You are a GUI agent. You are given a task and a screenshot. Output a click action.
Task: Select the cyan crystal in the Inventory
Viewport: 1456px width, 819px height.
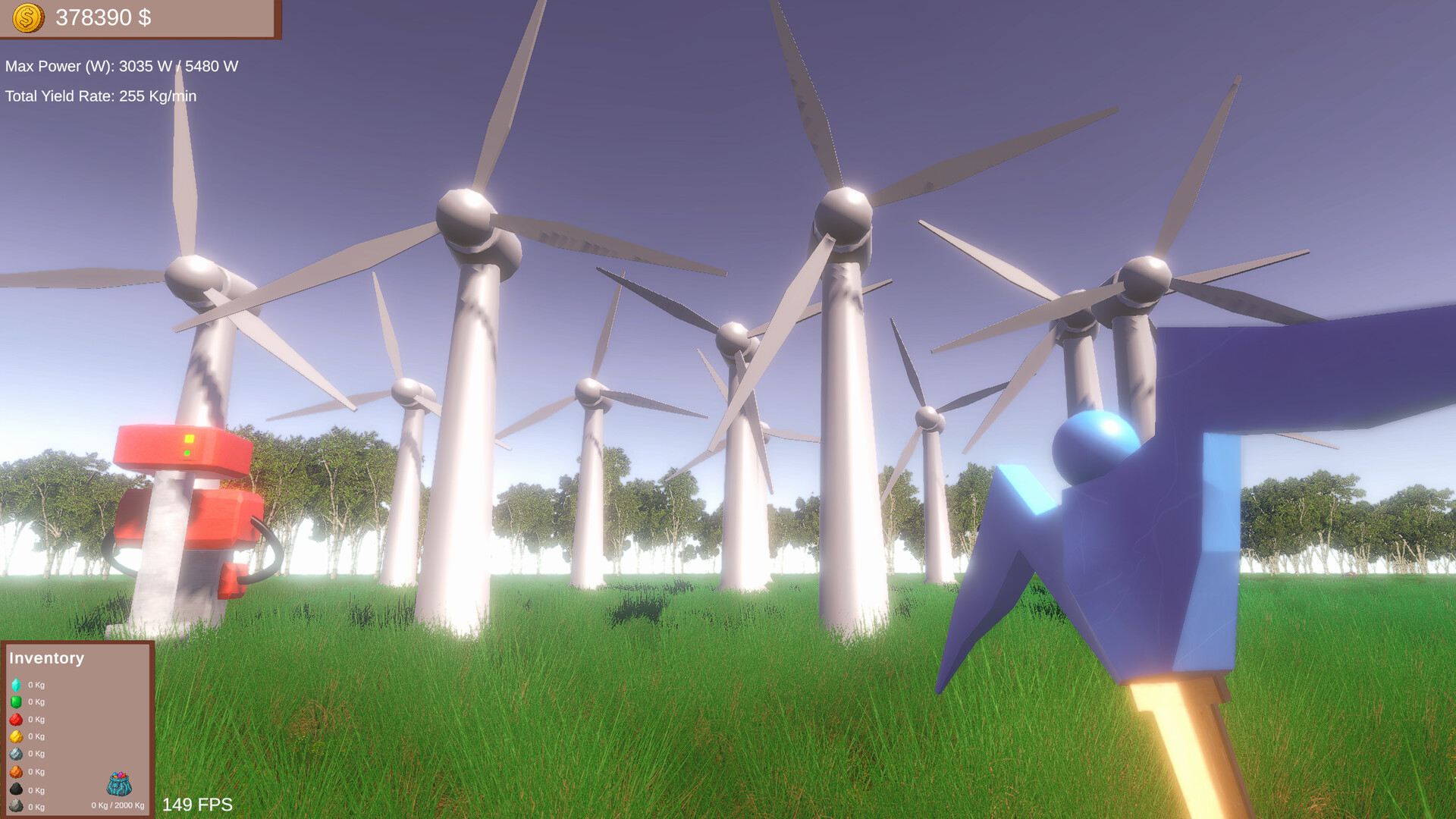[16, 684]
